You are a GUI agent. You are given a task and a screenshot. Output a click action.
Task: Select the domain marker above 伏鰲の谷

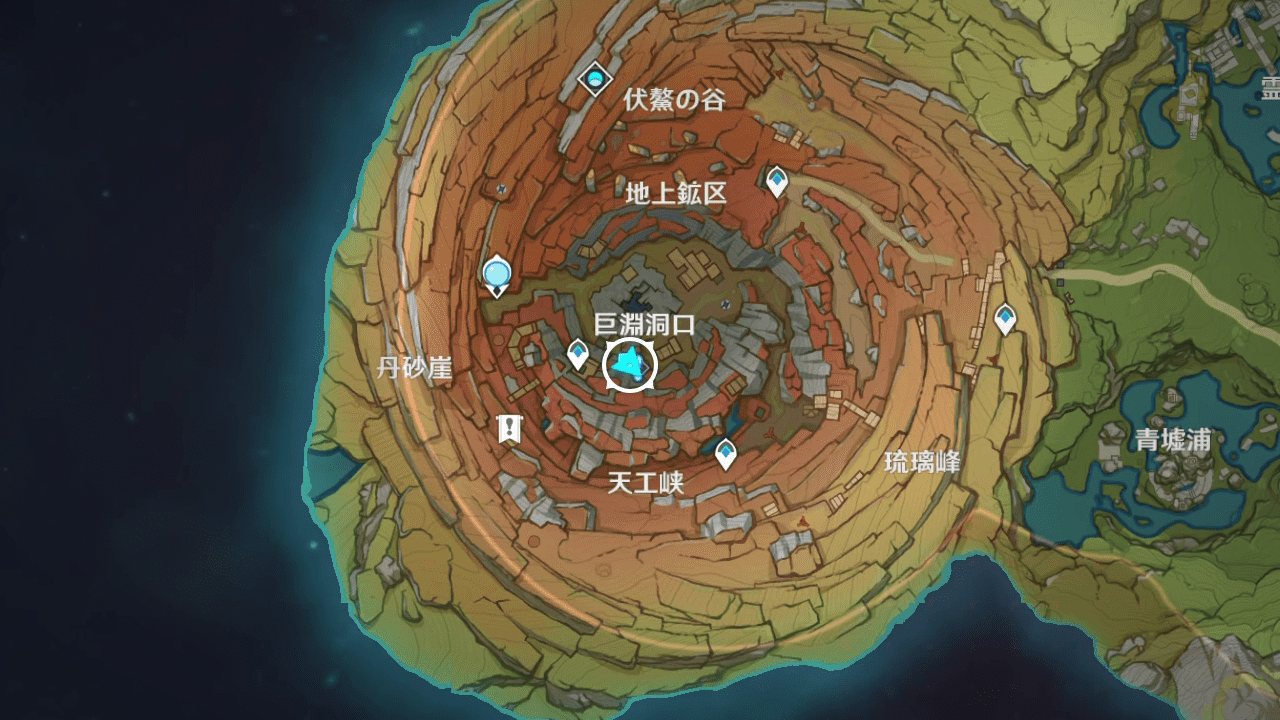595,78
